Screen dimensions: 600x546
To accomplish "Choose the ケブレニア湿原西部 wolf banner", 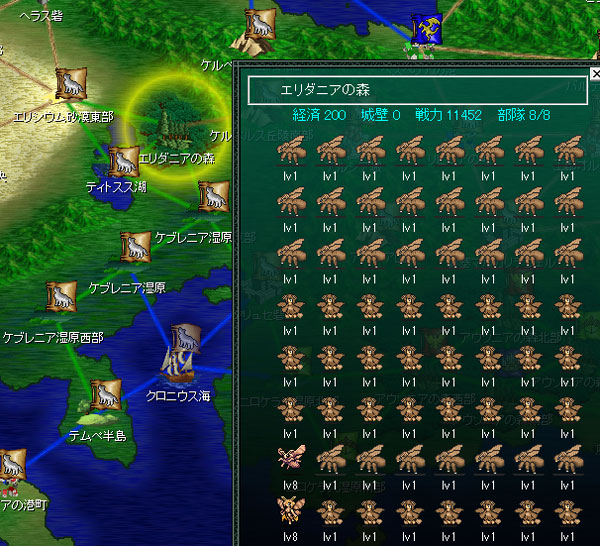I will tap(61, 297).
